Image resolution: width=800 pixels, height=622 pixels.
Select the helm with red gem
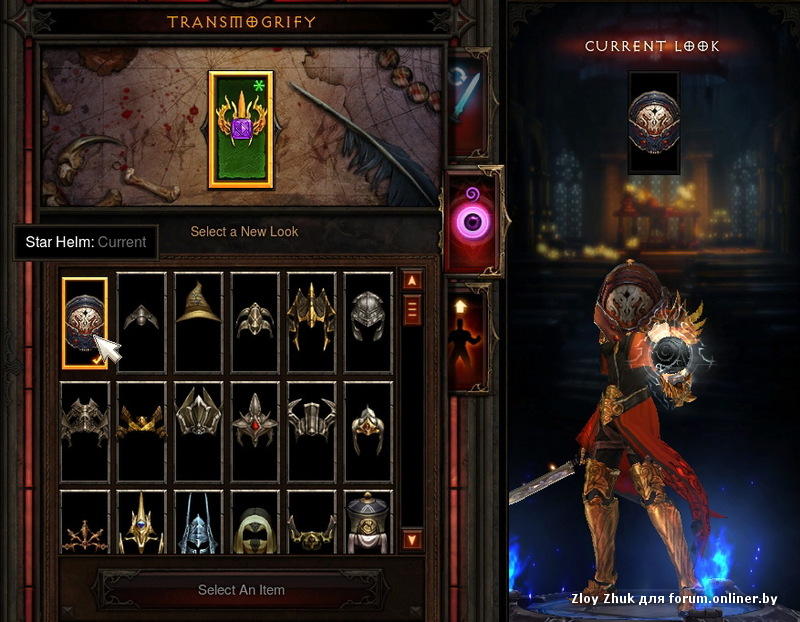254,431
